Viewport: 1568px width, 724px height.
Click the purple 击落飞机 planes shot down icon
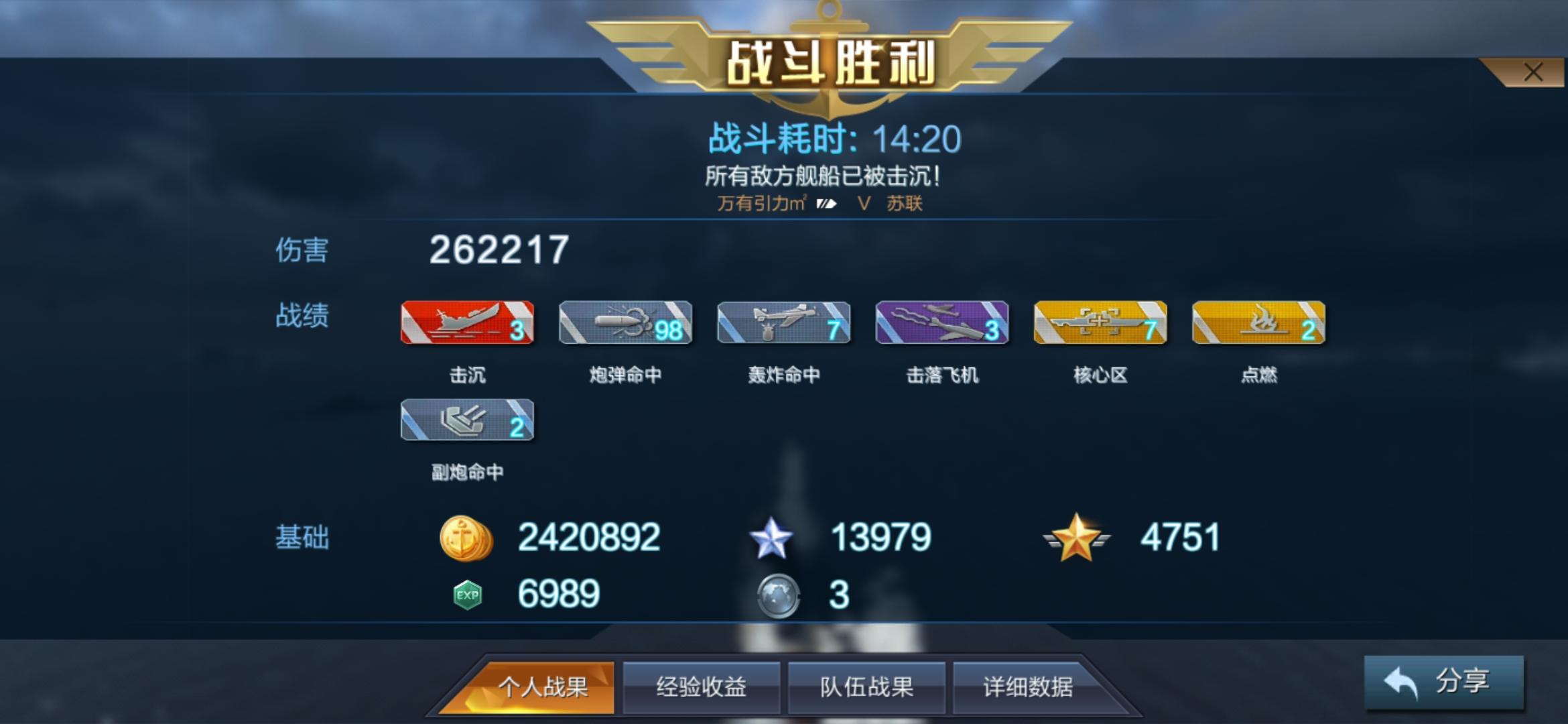[x=941, y=324]
